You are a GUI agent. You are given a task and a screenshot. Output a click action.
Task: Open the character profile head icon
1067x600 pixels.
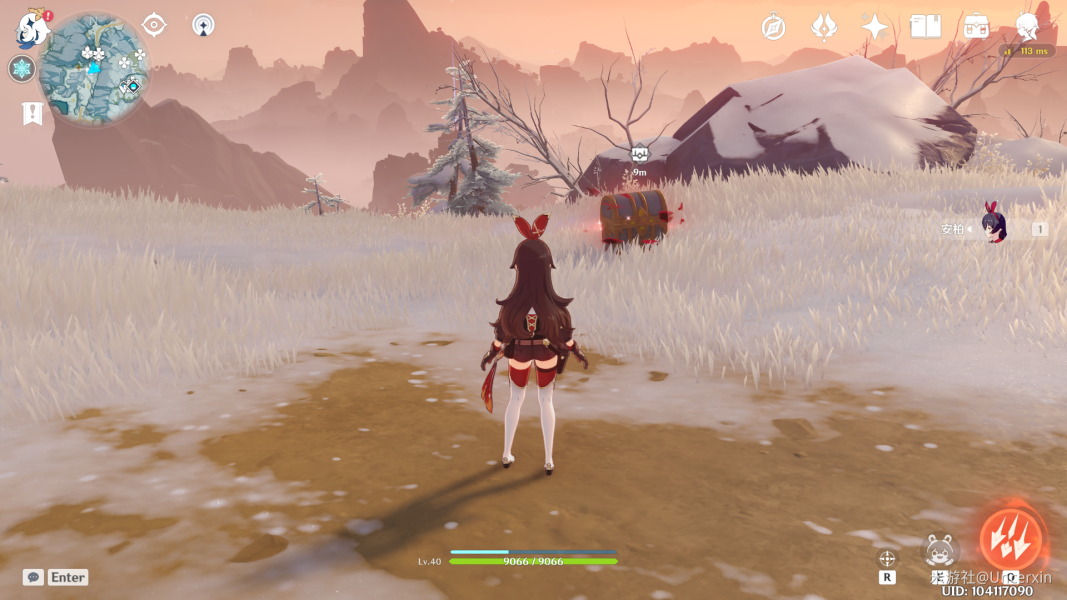(x=1027, y=26)
